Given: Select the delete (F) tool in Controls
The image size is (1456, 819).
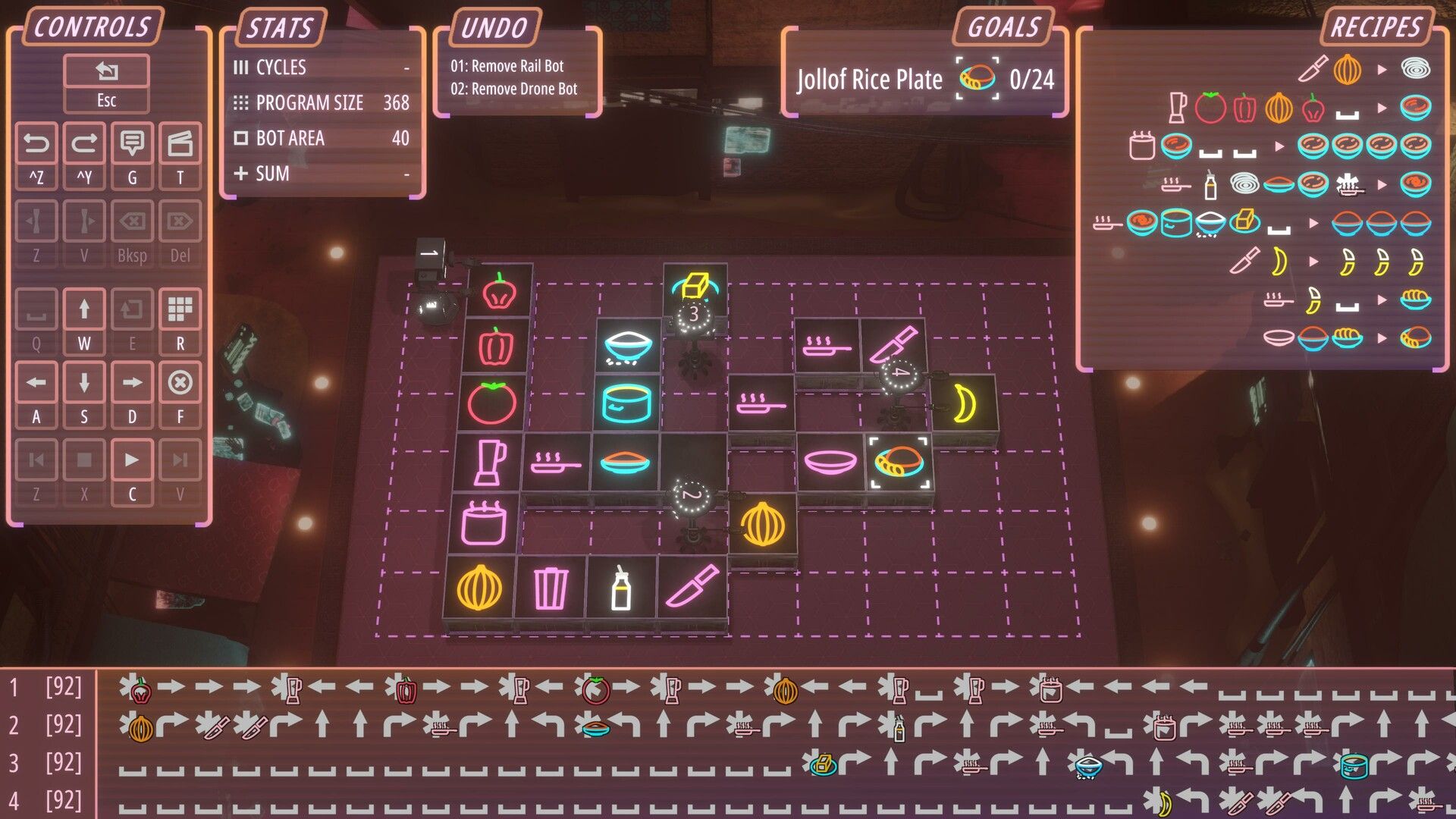Looking at the screenshot, I should 180,383.
